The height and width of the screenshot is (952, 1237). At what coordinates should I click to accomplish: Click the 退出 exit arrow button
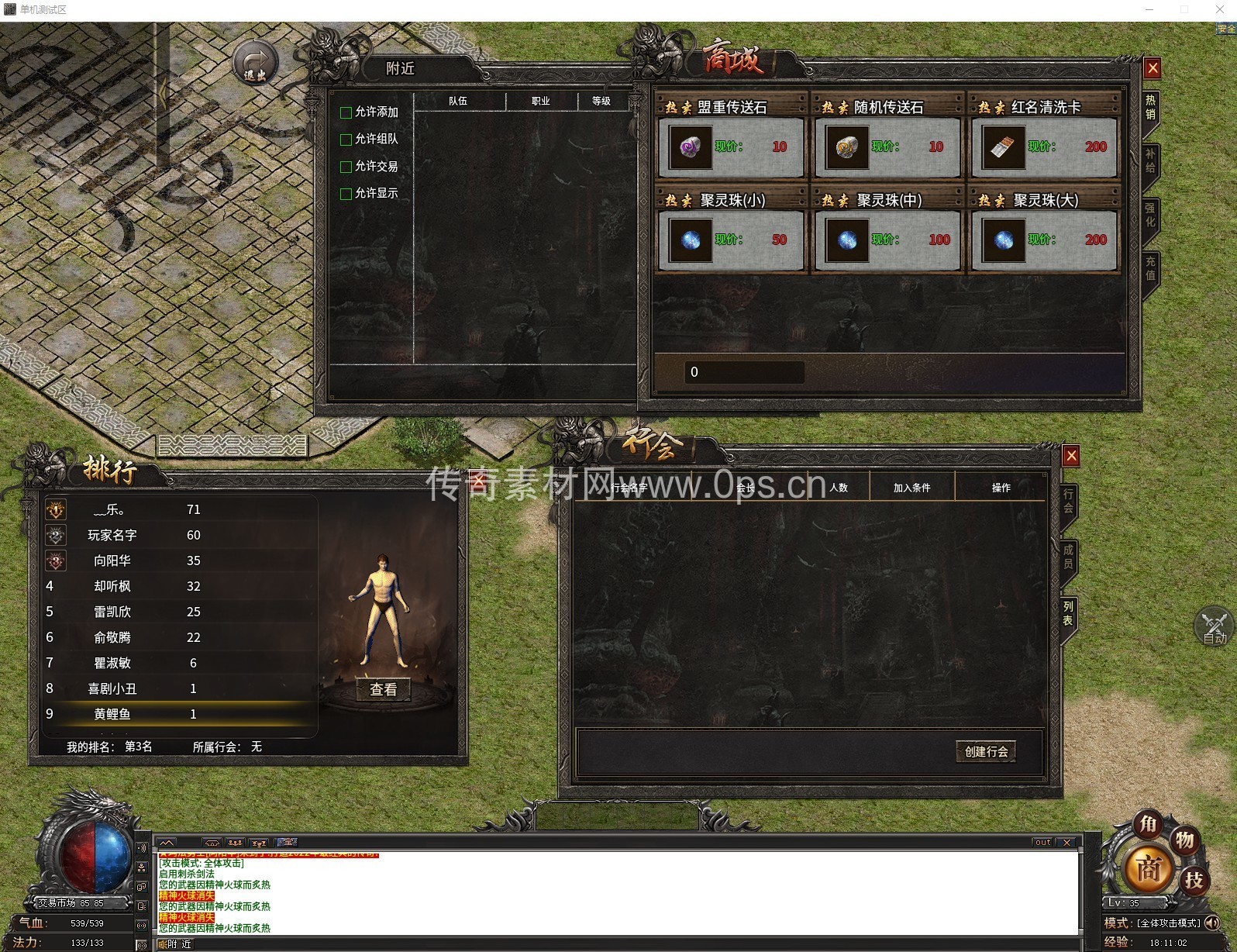pyautogui.click(x=255, y=63)
